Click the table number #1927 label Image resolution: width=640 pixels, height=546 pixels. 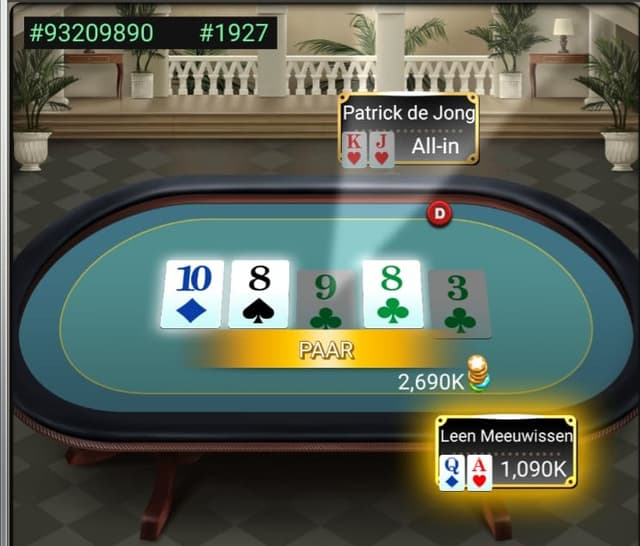(234, 33)
